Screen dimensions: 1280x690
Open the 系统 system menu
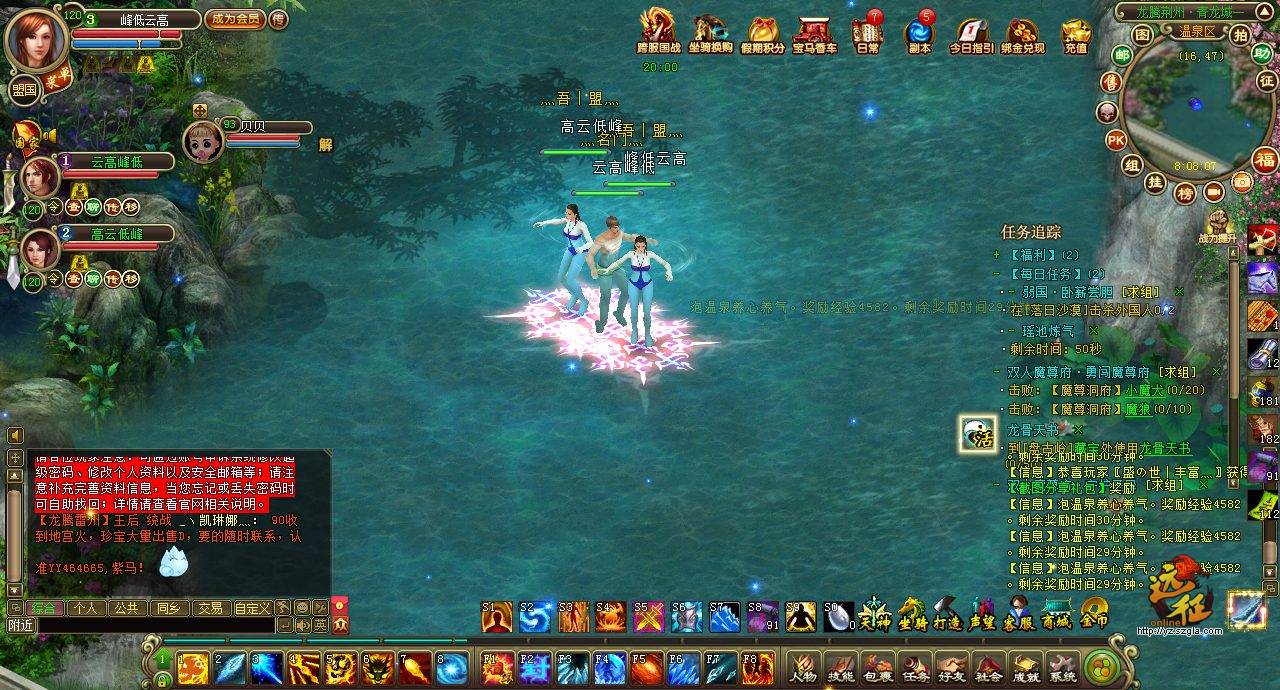[x=1063, y=667]
